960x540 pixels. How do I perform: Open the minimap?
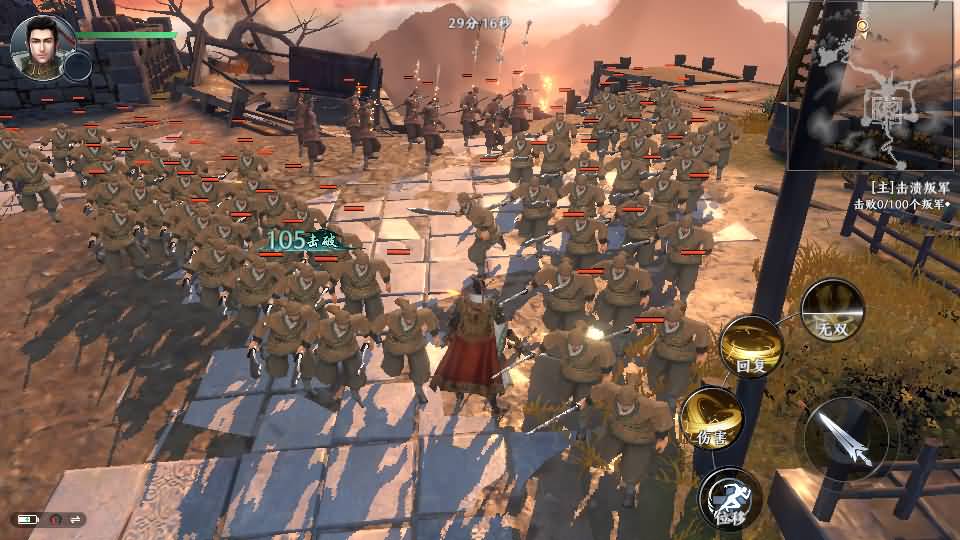[x=871, y=85]
